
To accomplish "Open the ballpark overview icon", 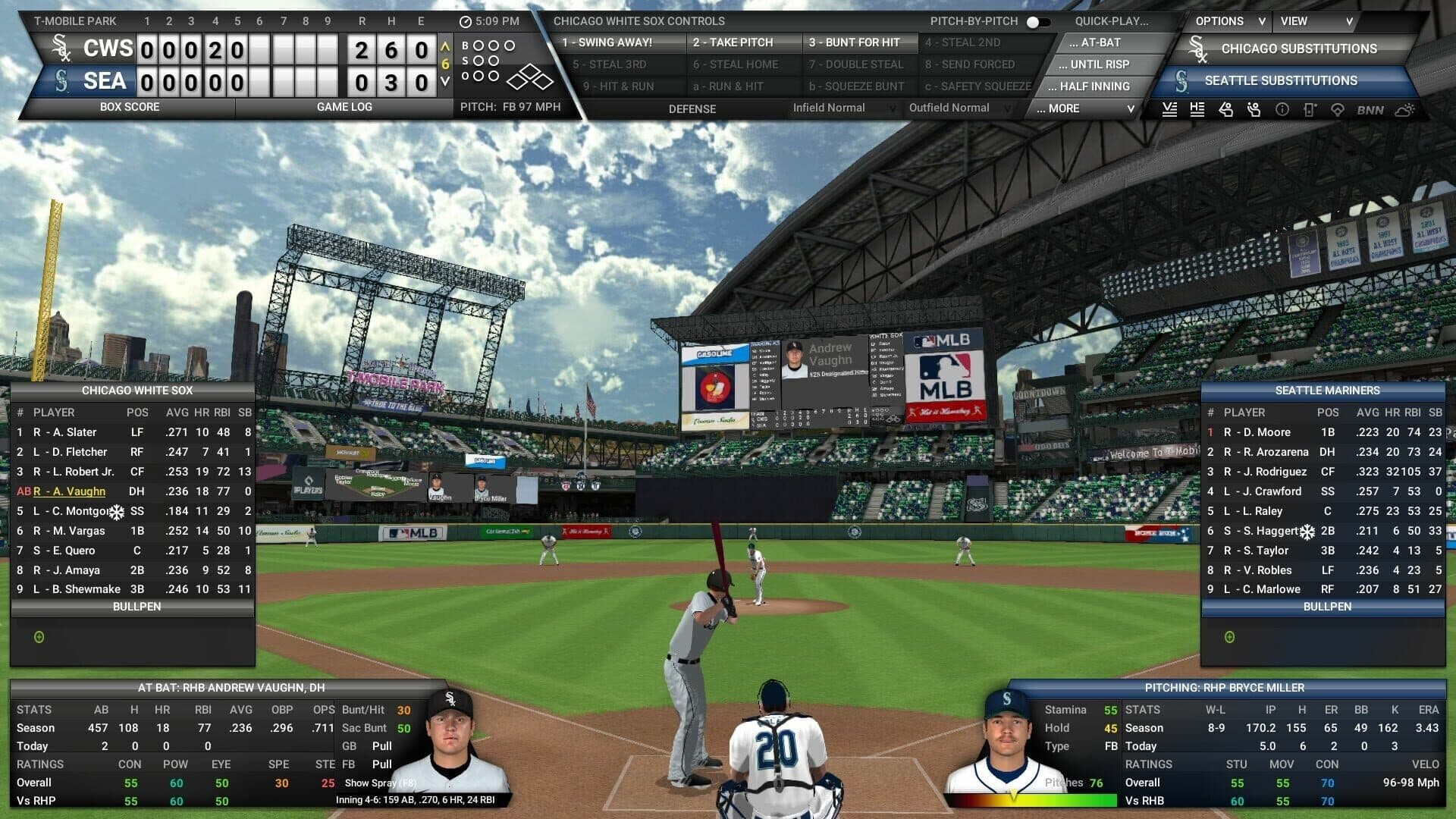I will 1336,110.
